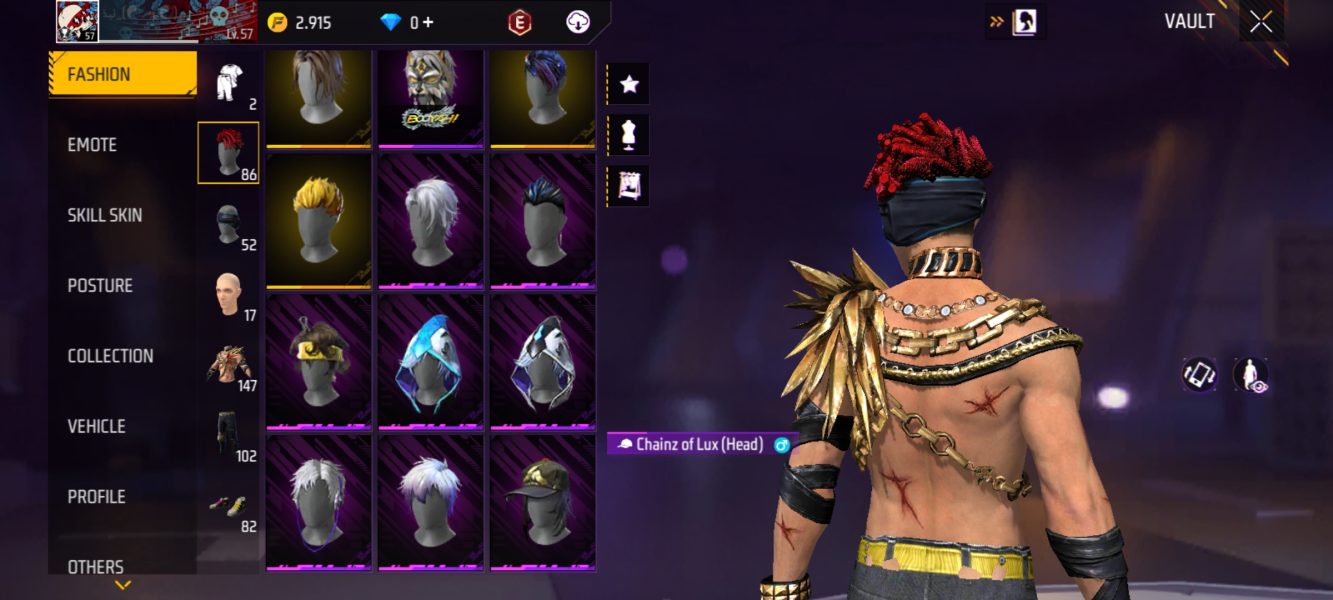This screenshot has width=1333, height=600.
Task: Equip the yellow spiky hair item
Action: click(x=319, y=220)
